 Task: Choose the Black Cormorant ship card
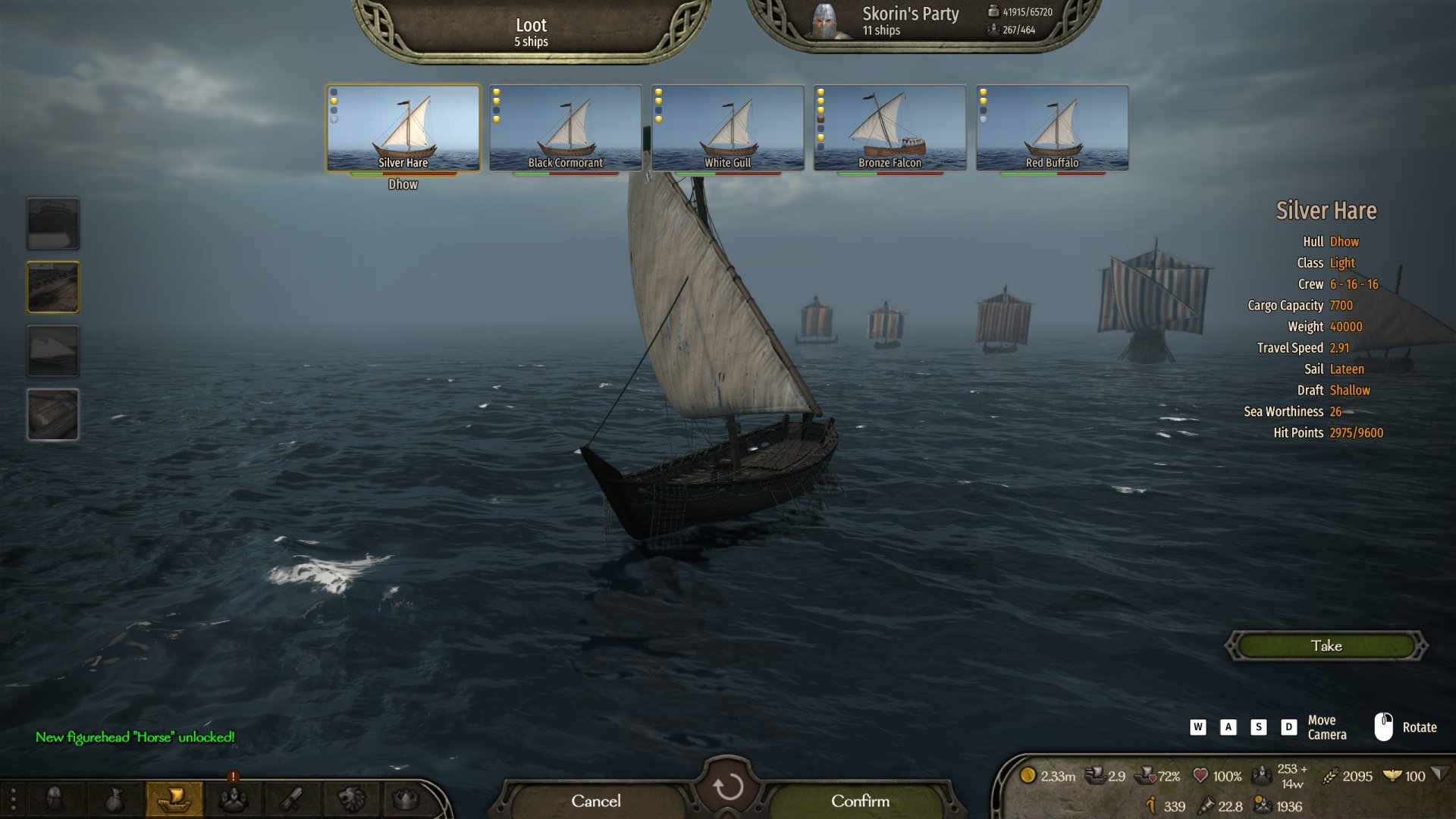point(565,127)
